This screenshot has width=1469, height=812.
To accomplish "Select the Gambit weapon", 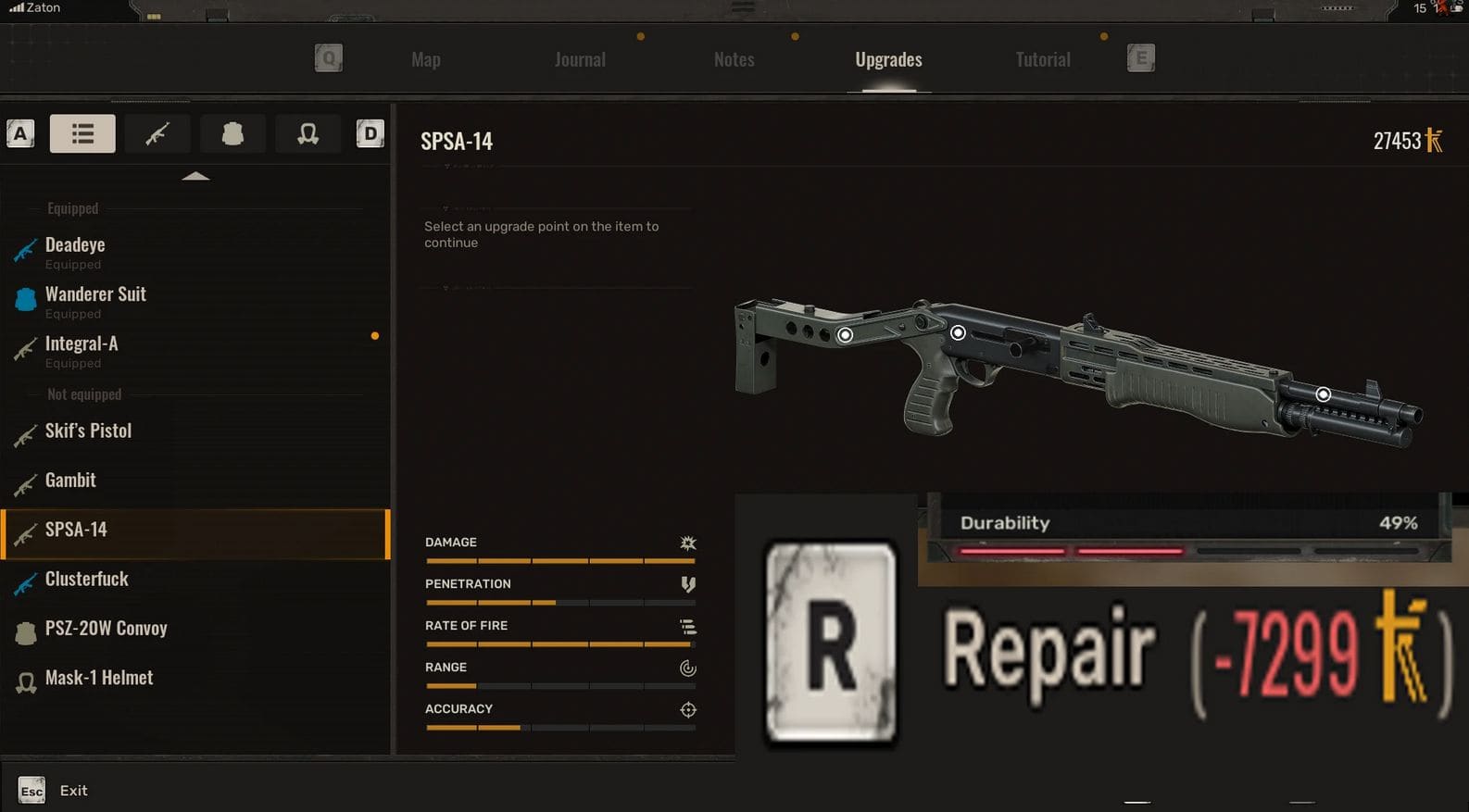I will (70, 481).
